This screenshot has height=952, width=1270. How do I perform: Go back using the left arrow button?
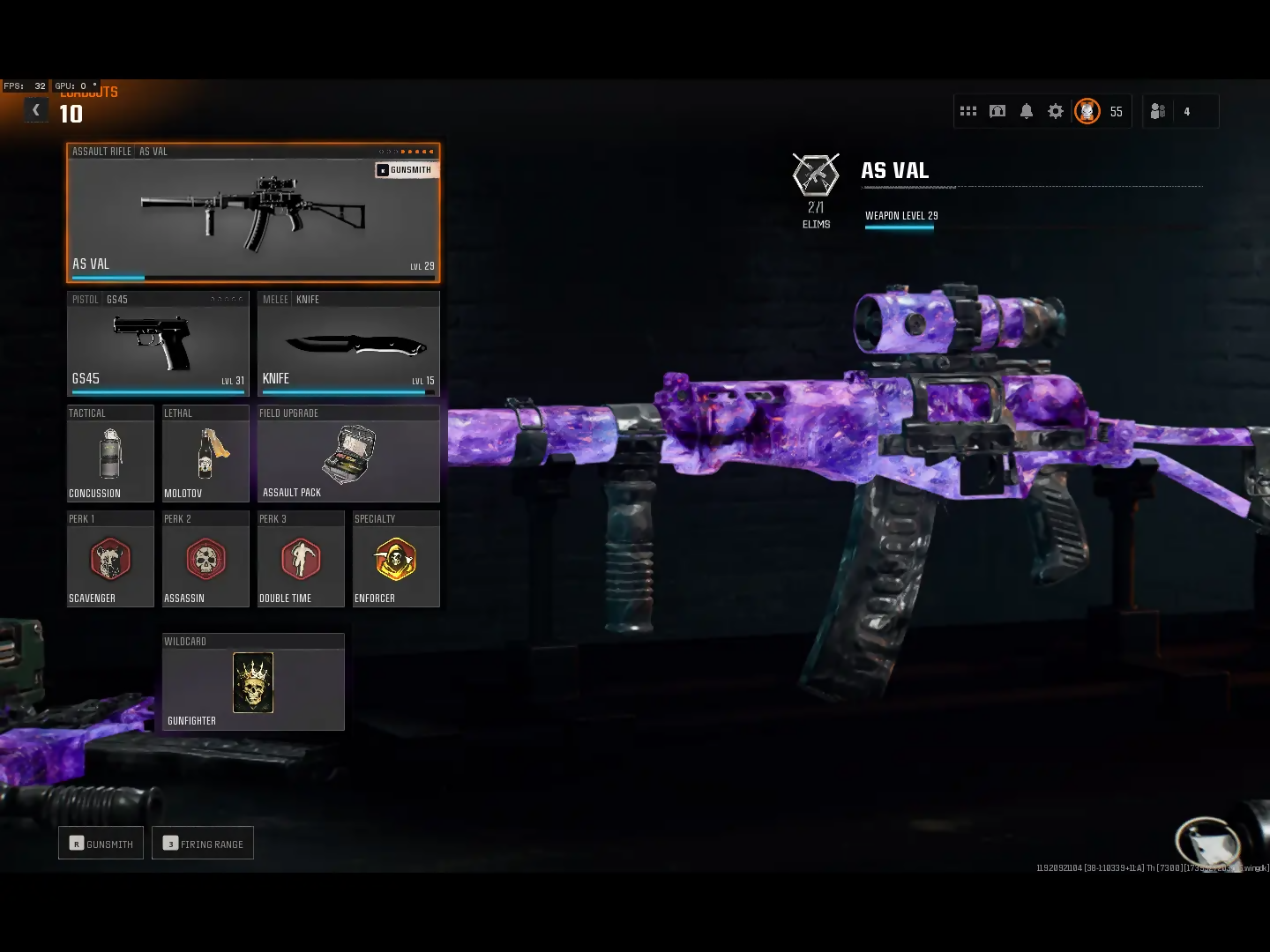(x=36, y=110)
